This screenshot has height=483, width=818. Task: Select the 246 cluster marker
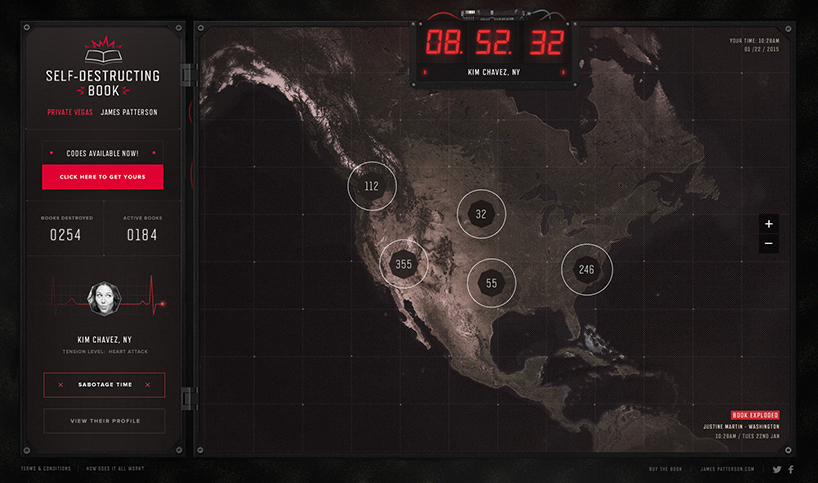pyautogui.click(x=586, y=269)
